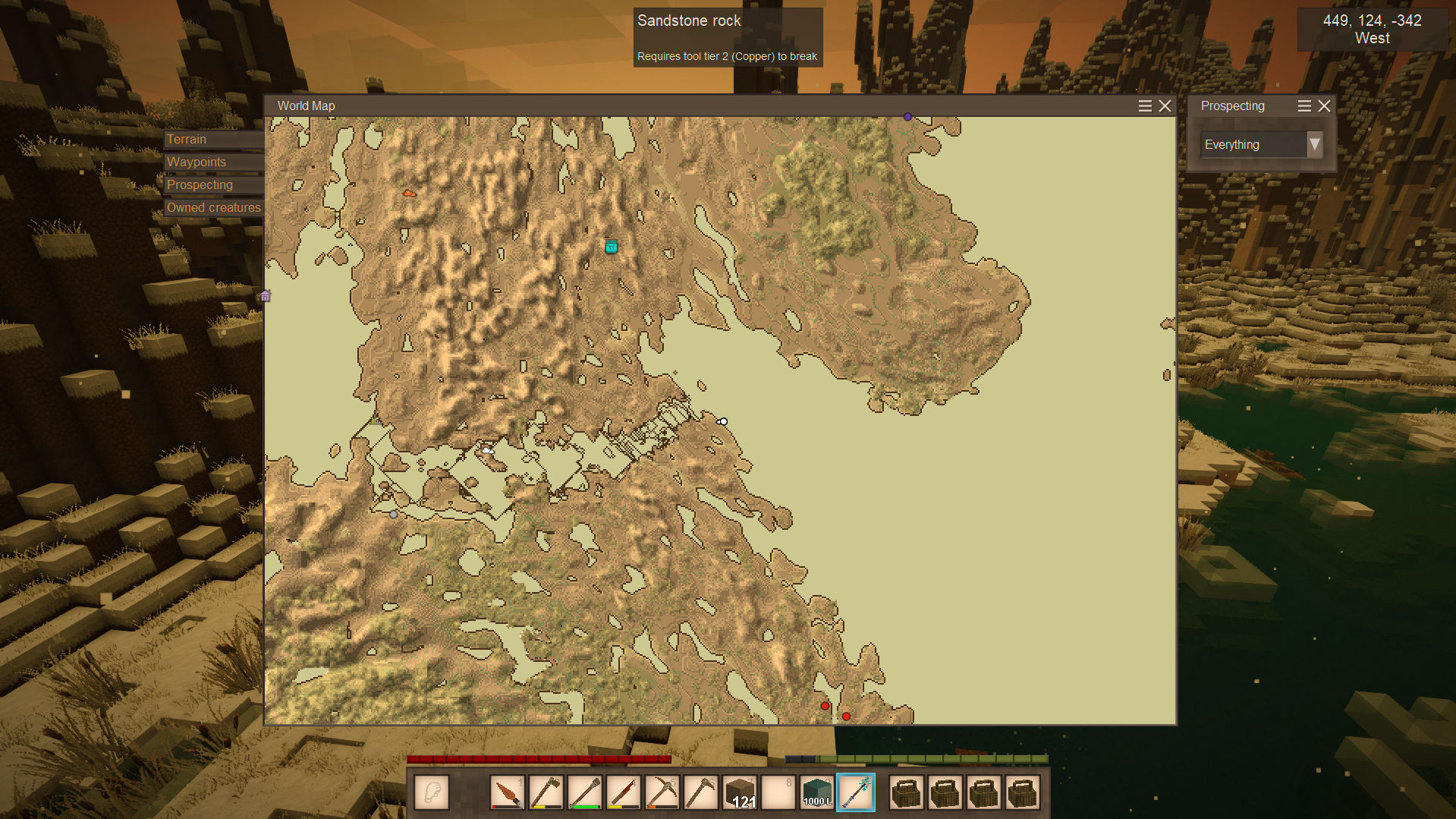Select the purple dot marker at the map's top edge
Viewport: 1456px width, 819px height.
click(907, 117)
